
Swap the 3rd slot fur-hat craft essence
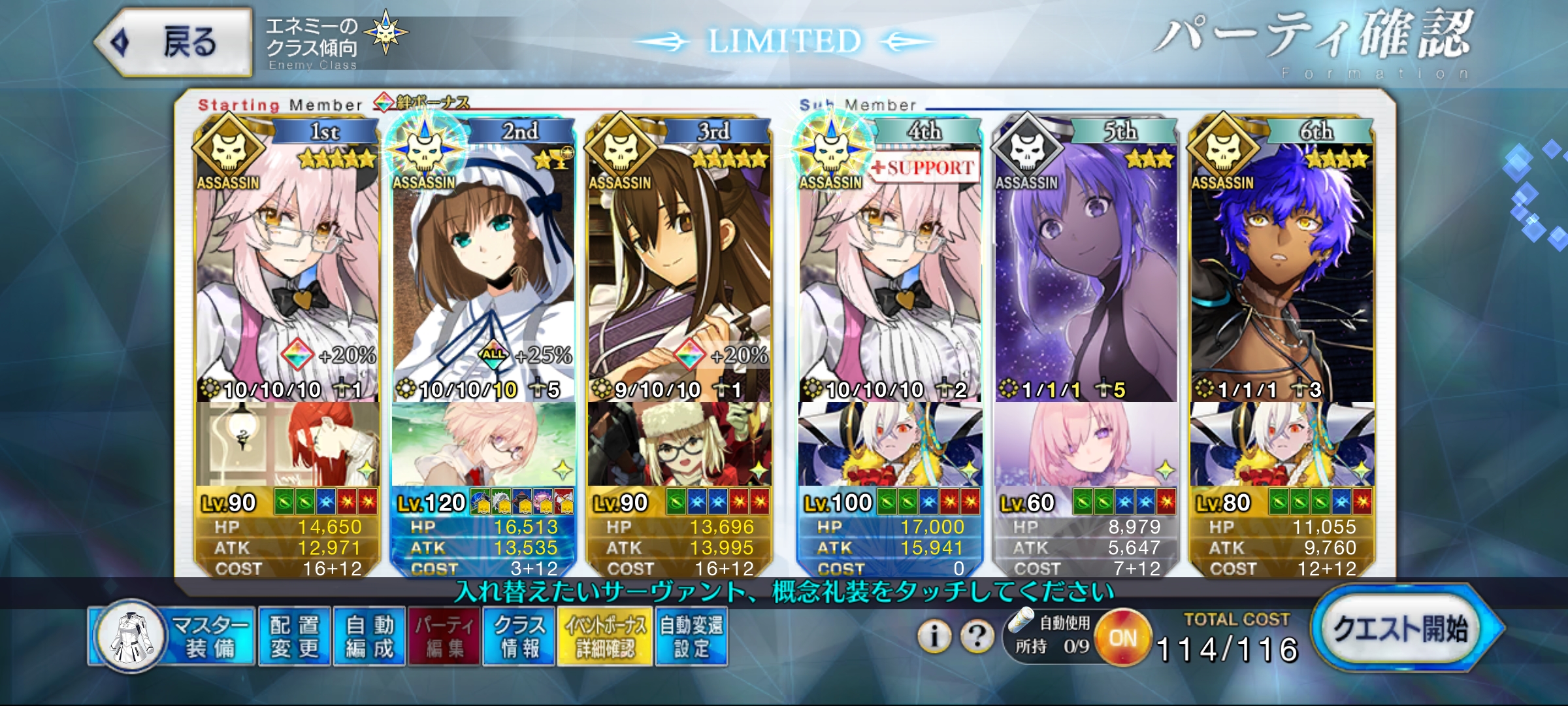tap(679, 445)
